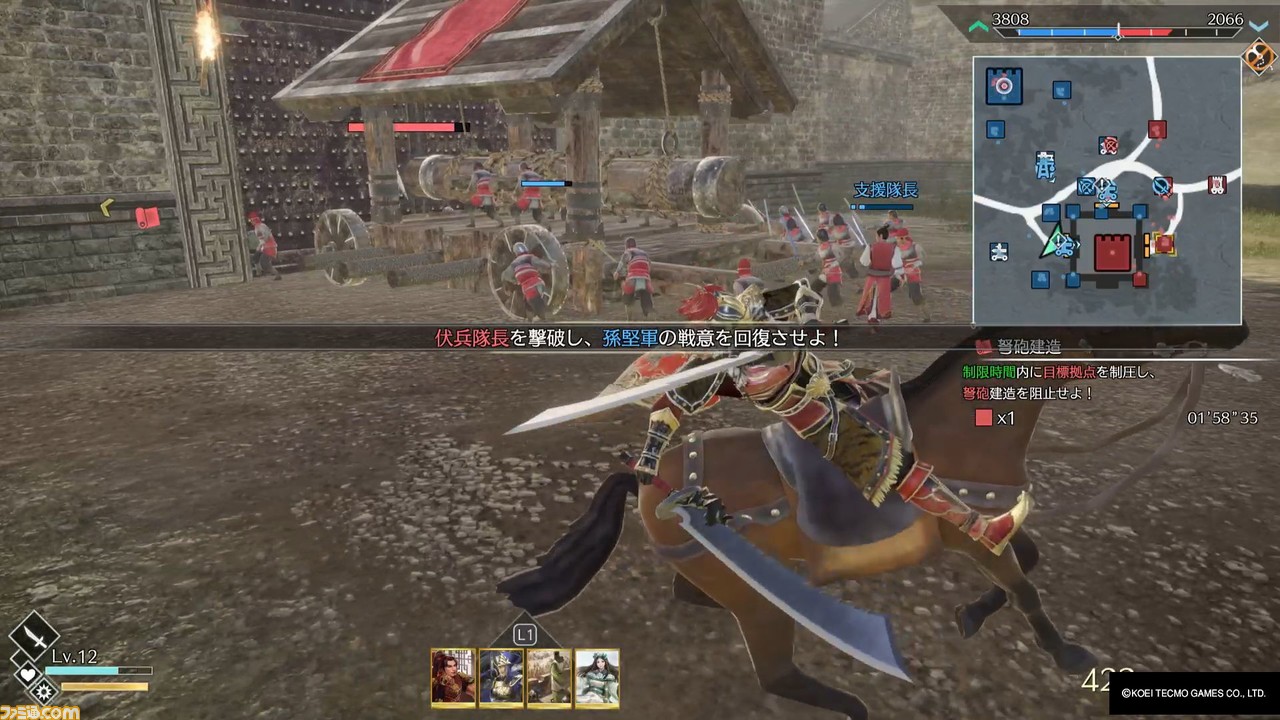Select the blue fortress with target marker
This screenshot has height=720, width=1280.
[1003, 86]
